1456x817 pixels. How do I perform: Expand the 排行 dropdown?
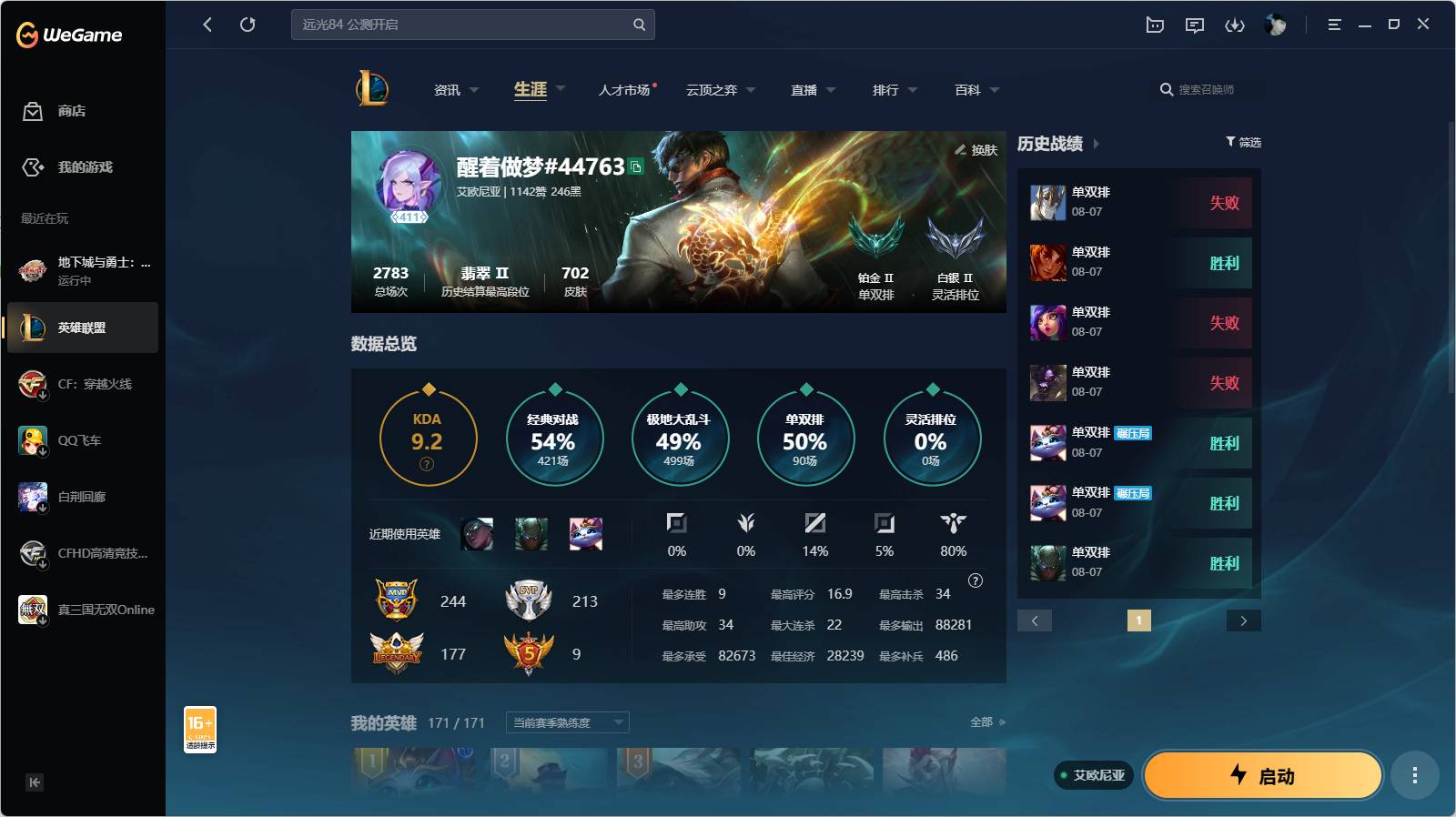(893, 90)
